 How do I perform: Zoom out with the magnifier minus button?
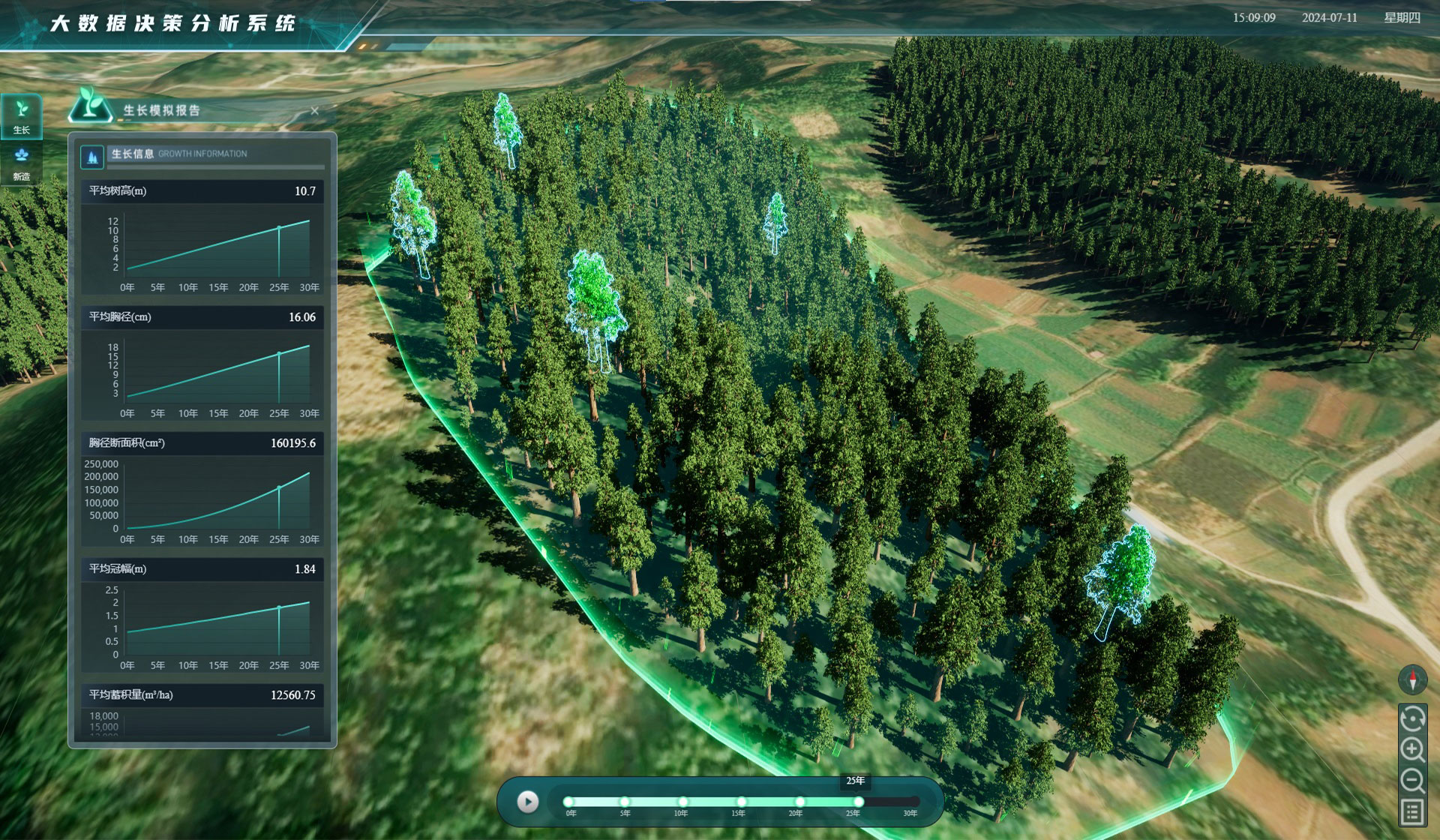point(1412,781)
